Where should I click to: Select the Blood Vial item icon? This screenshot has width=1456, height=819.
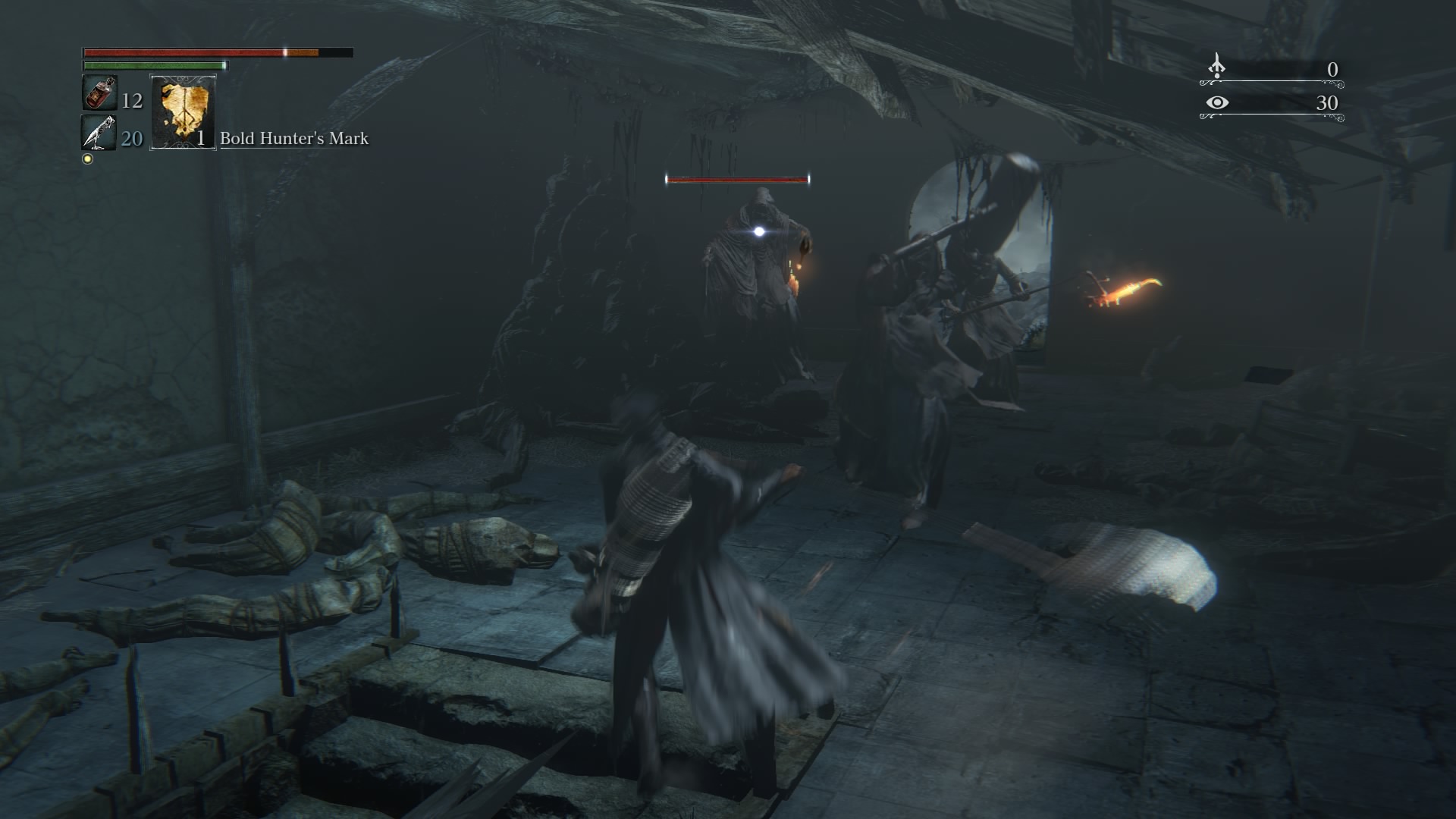(99, 94)
